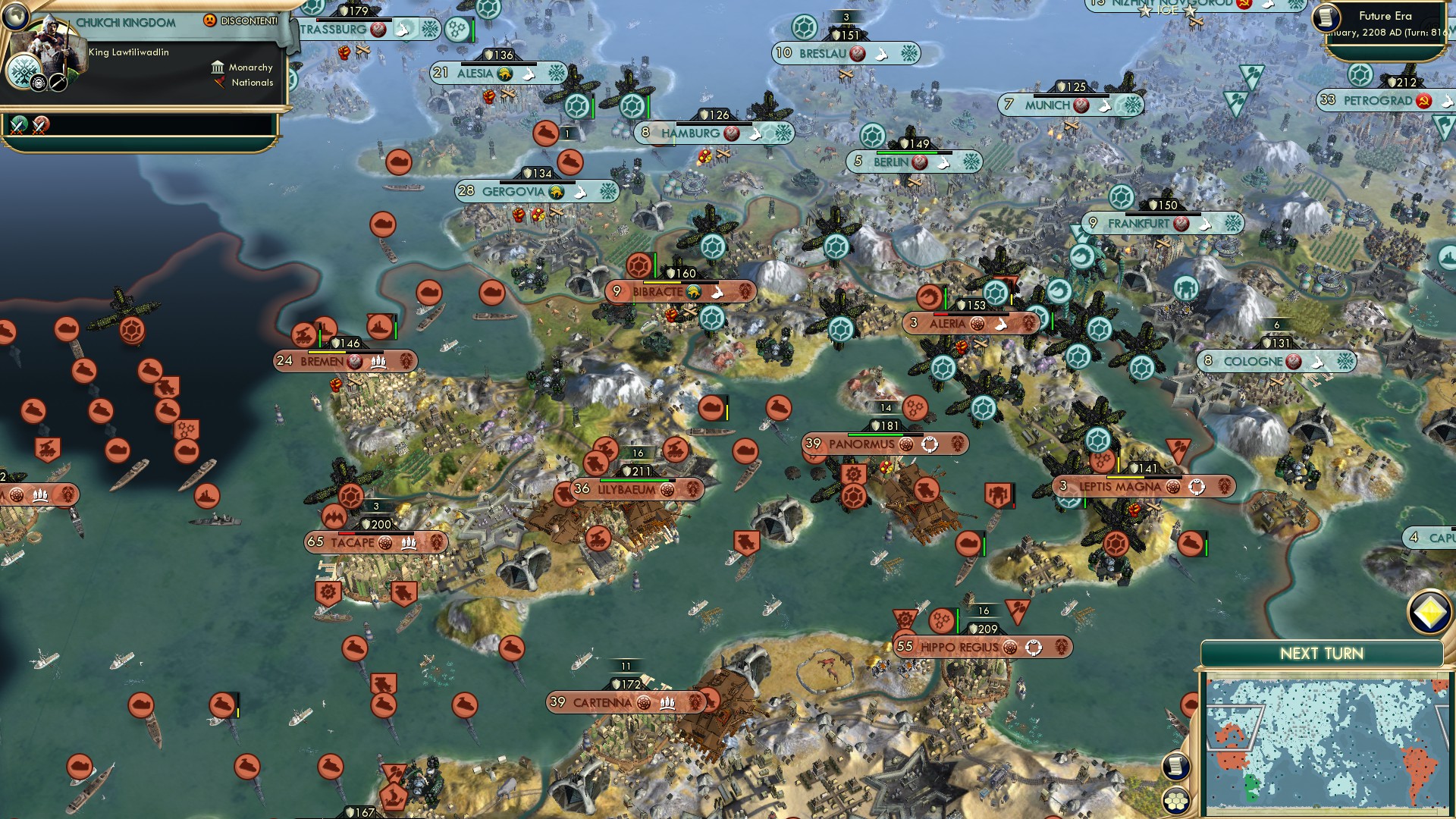Click the Nationals red flag icon
This screenshot has height=819, width=1456.
pos(220,83)
